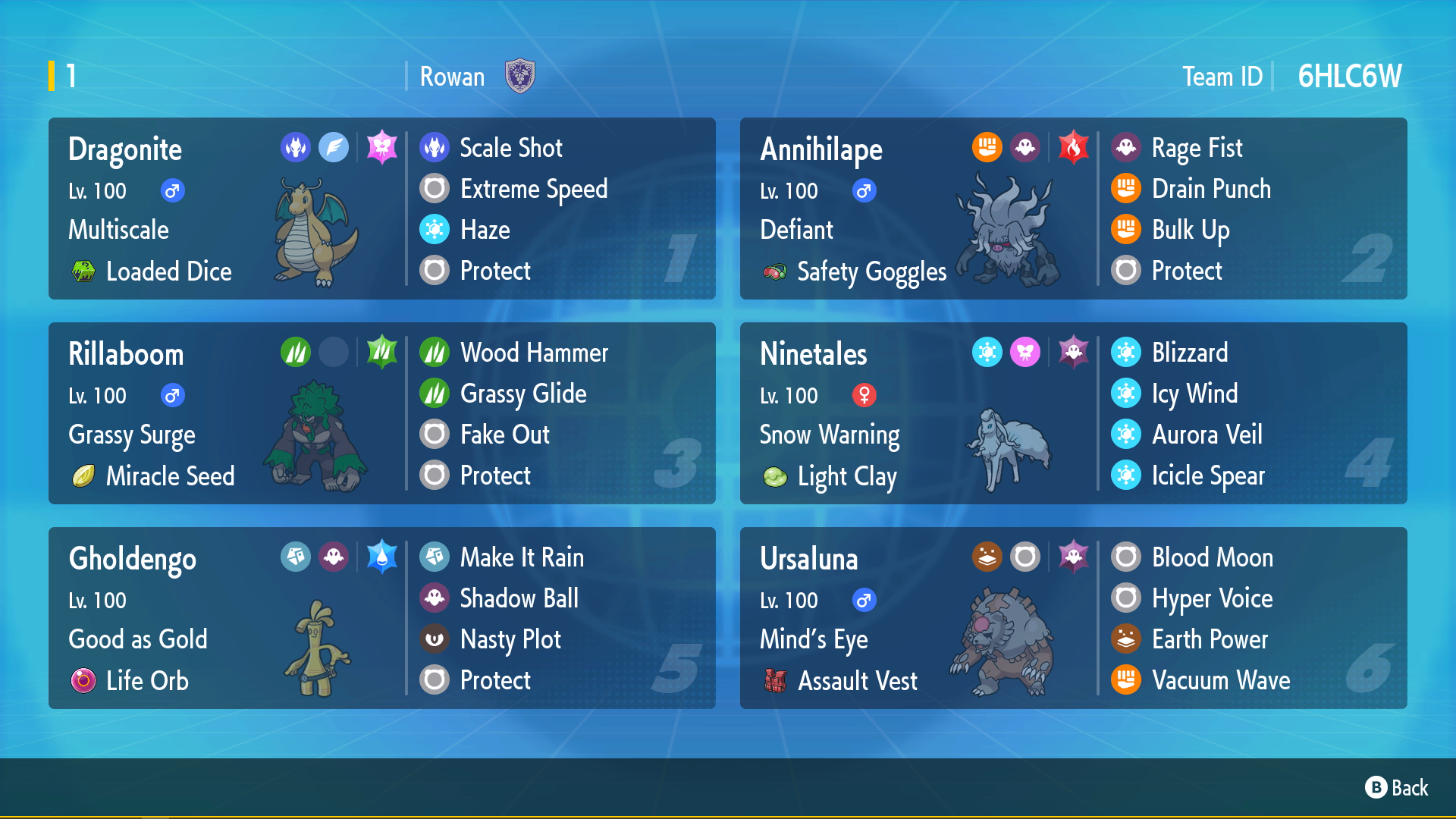This screenshot has width=1456, height=819.
Task: Select the Annihilape team card
Action: click(1073, 209)
